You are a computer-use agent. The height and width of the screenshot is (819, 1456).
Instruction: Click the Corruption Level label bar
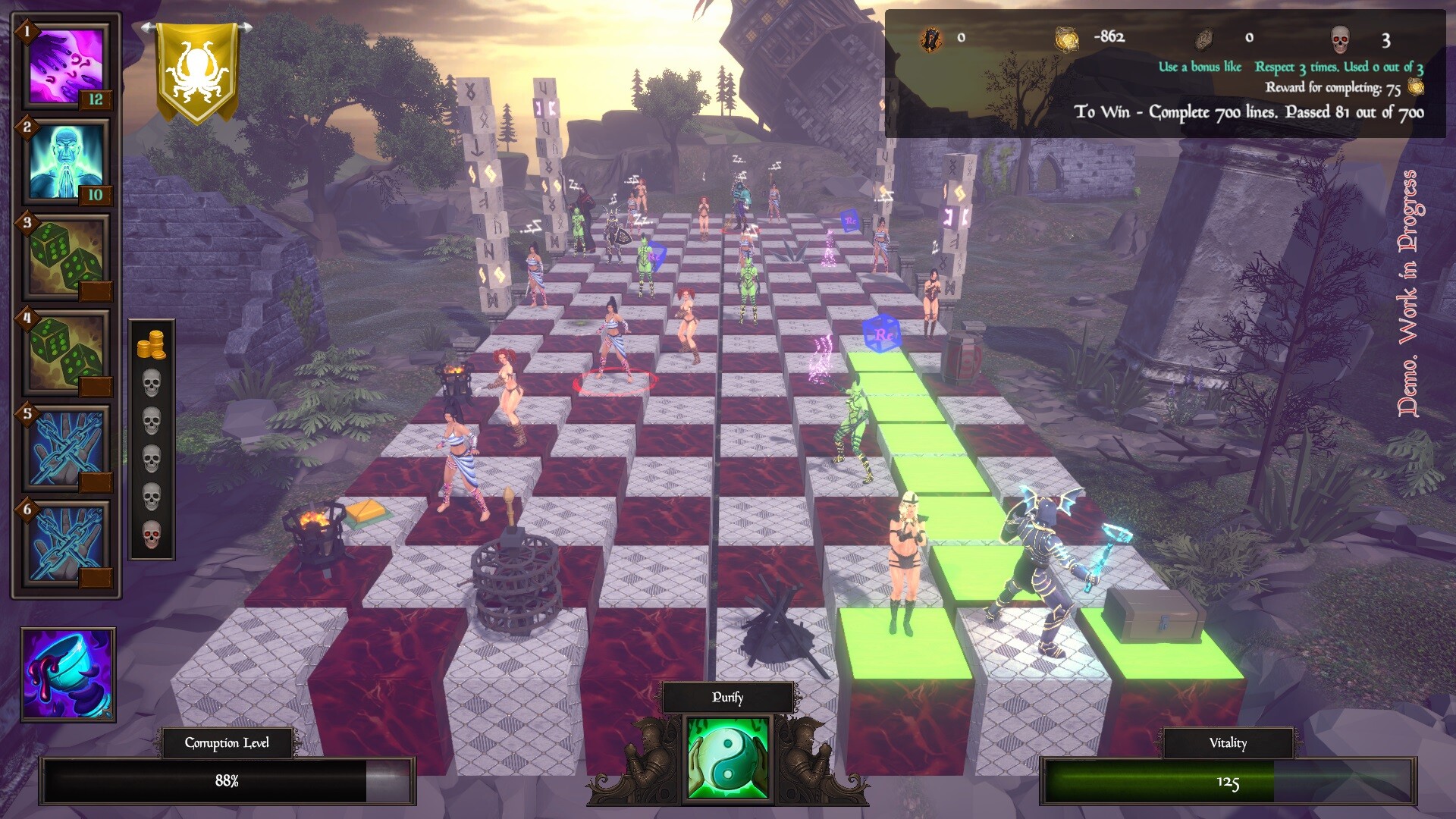point(227,744)
